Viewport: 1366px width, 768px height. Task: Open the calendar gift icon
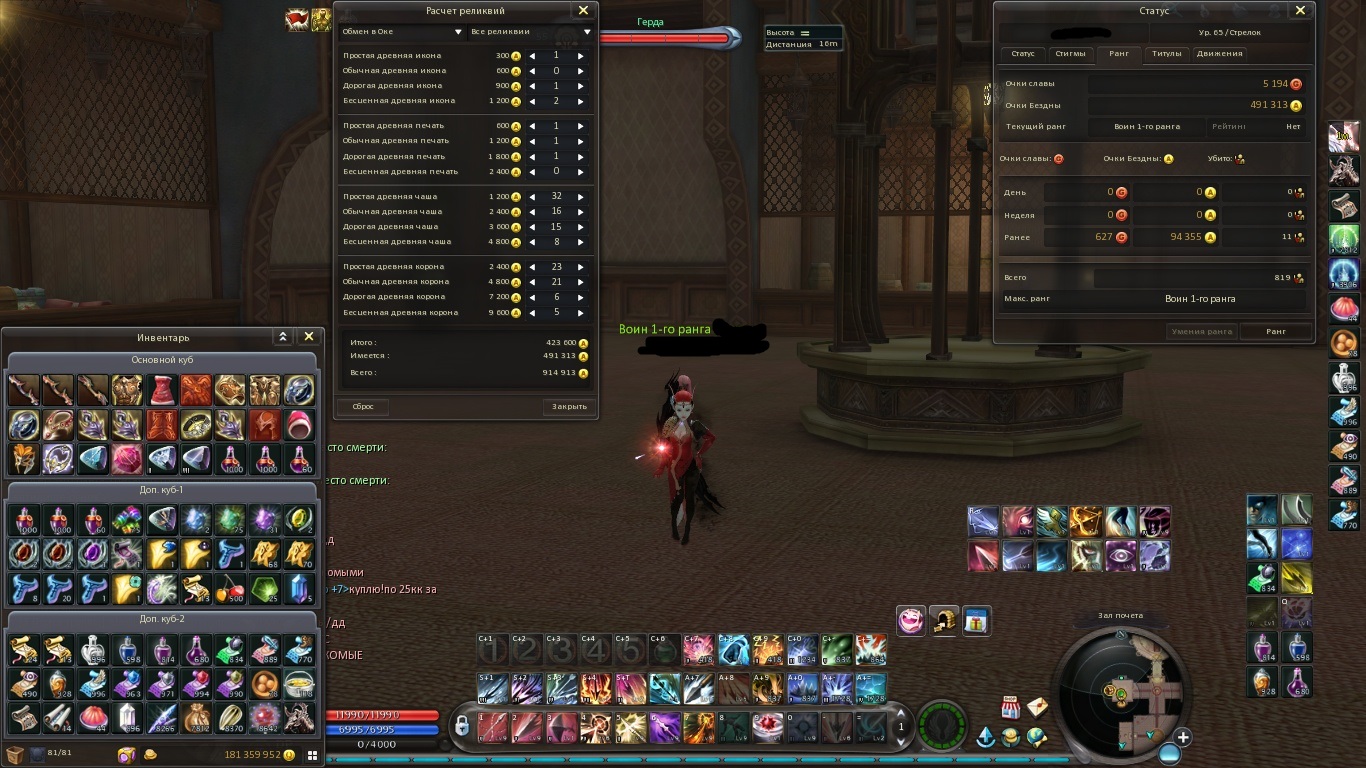(977, 621)
